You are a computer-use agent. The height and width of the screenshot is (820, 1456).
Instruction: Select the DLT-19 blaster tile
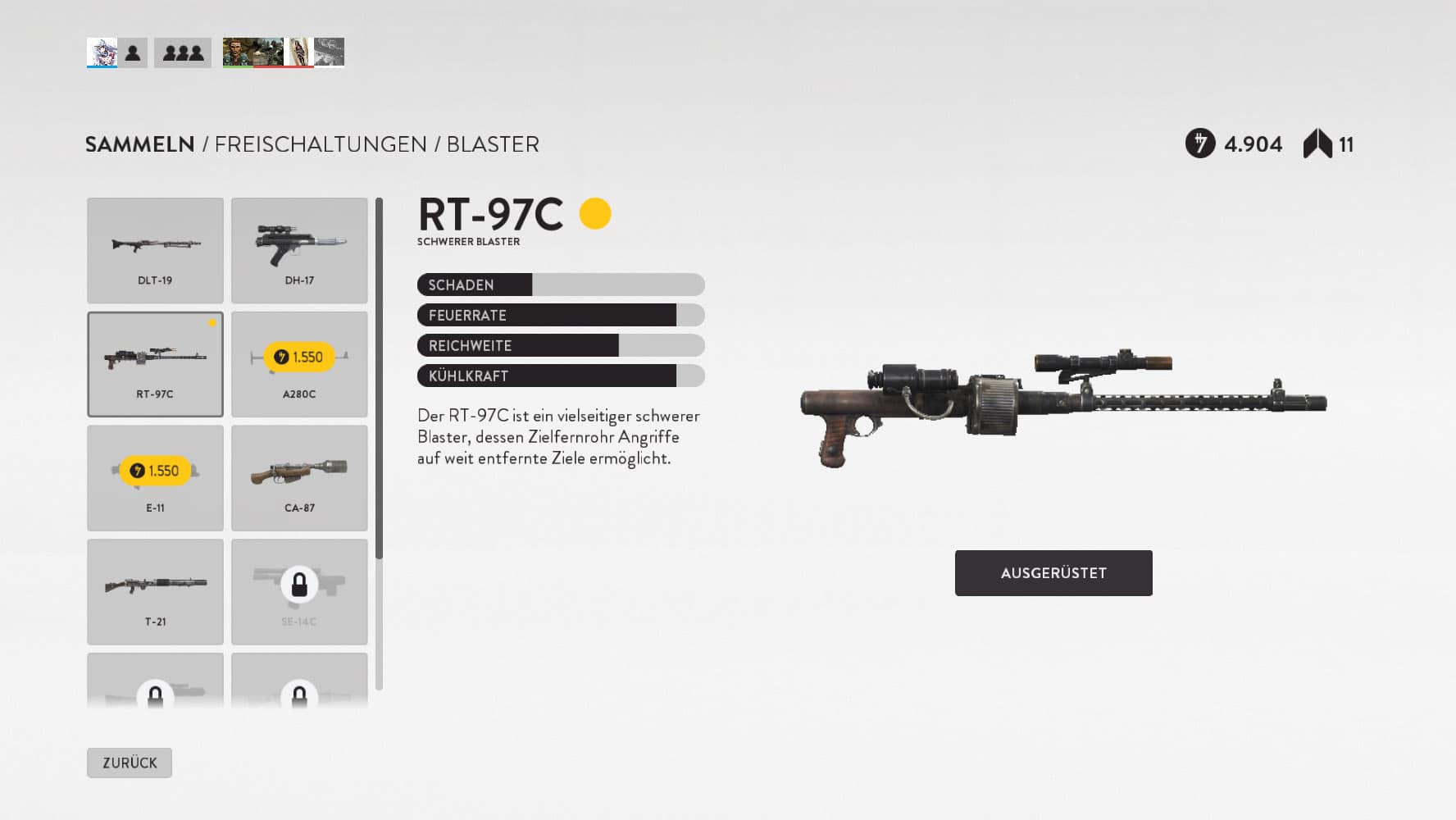pos(155,250)
